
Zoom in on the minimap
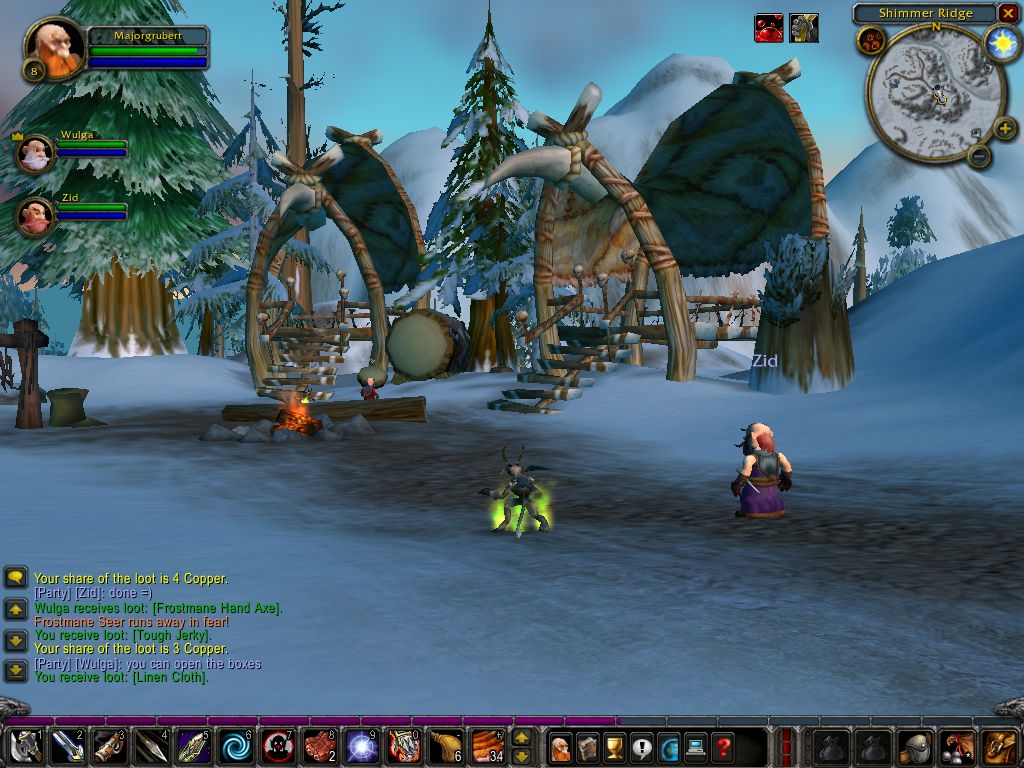pyautogui.click(x=1005, y=128)
